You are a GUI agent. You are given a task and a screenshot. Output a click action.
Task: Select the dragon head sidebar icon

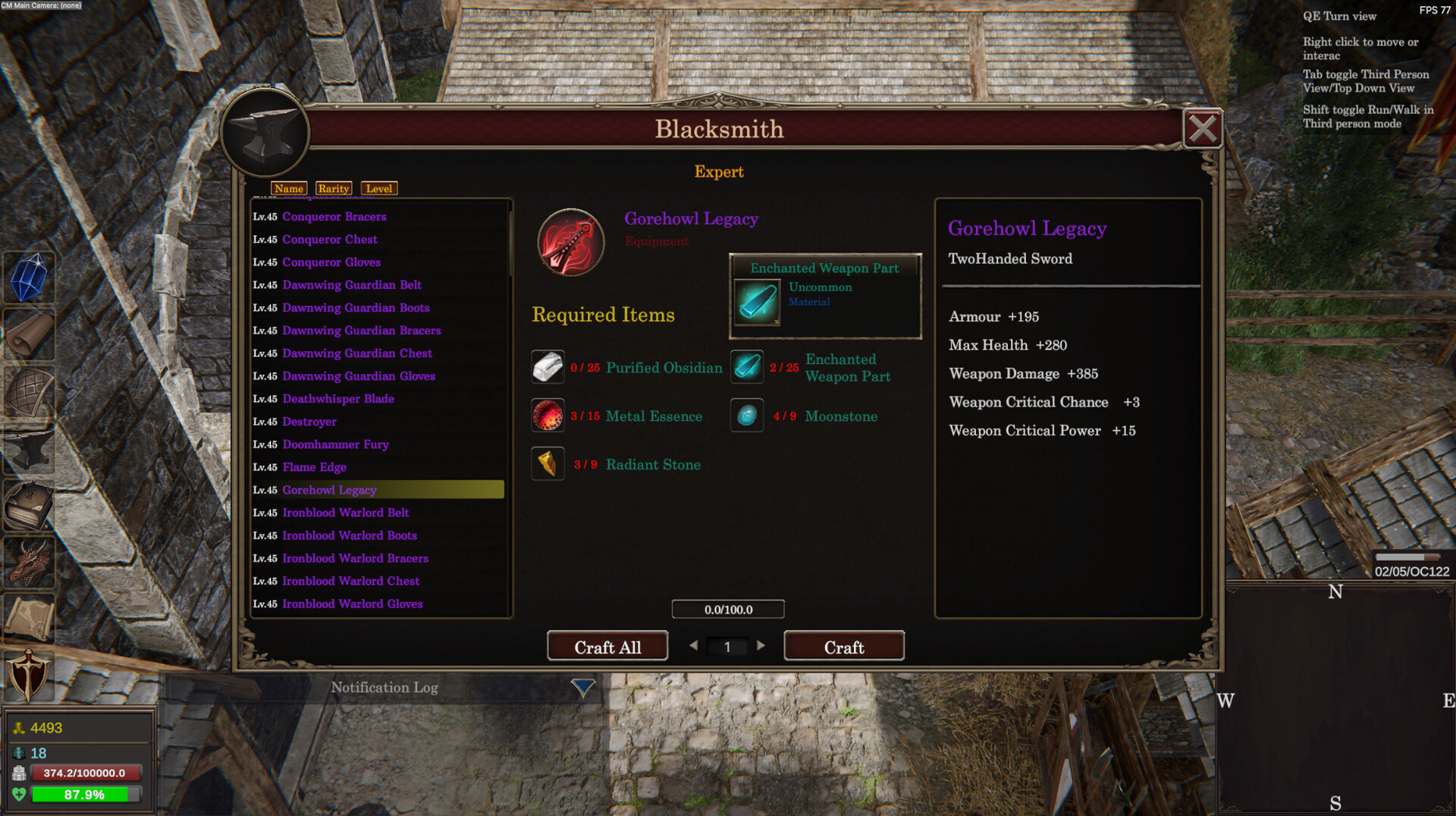point(28,563)
